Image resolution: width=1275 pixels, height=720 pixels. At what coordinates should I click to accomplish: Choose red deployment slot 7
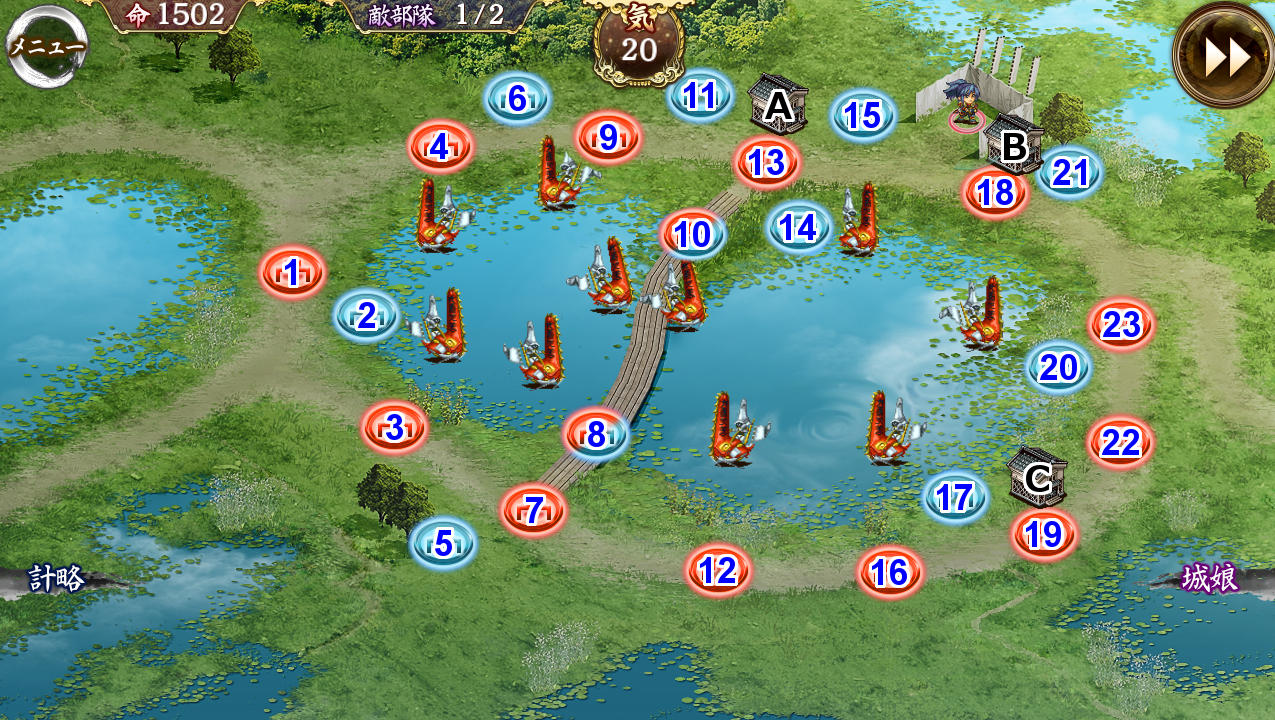(533, 510)
